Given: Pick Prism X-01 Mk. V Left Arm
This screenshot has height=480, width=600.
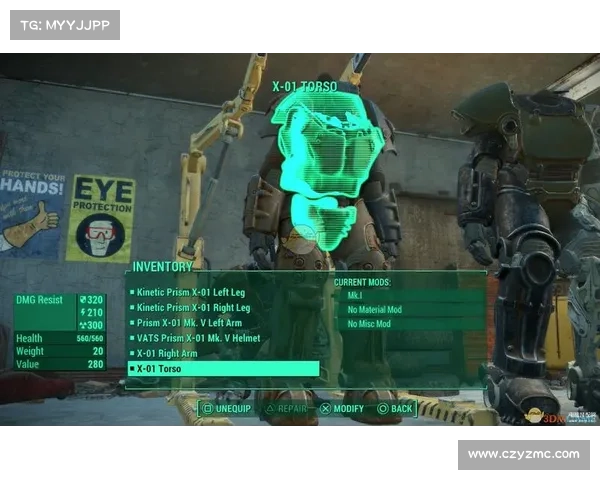Looking at the screenshot, I should 190,323.
